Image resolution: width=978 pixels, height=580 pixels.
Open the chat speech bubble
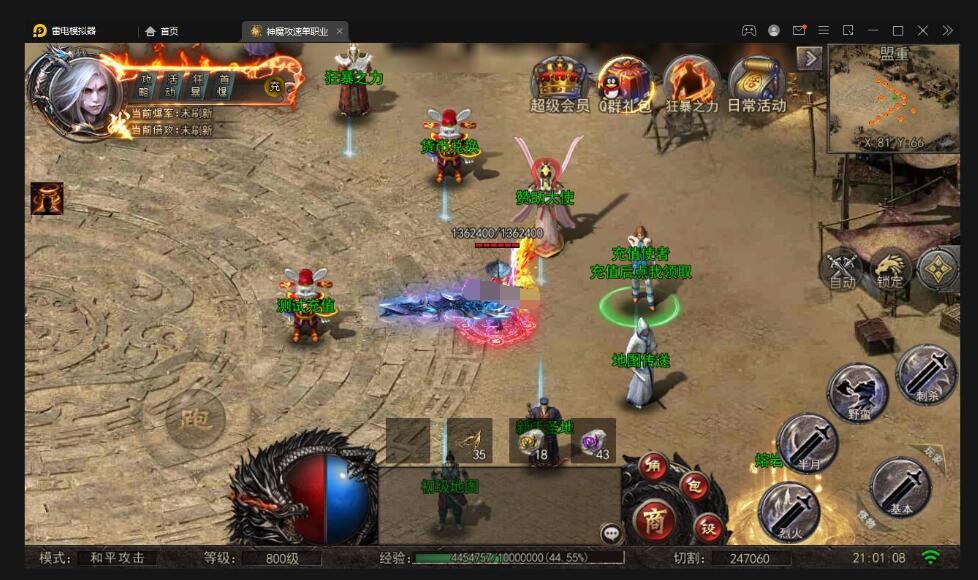pos(612,534)
